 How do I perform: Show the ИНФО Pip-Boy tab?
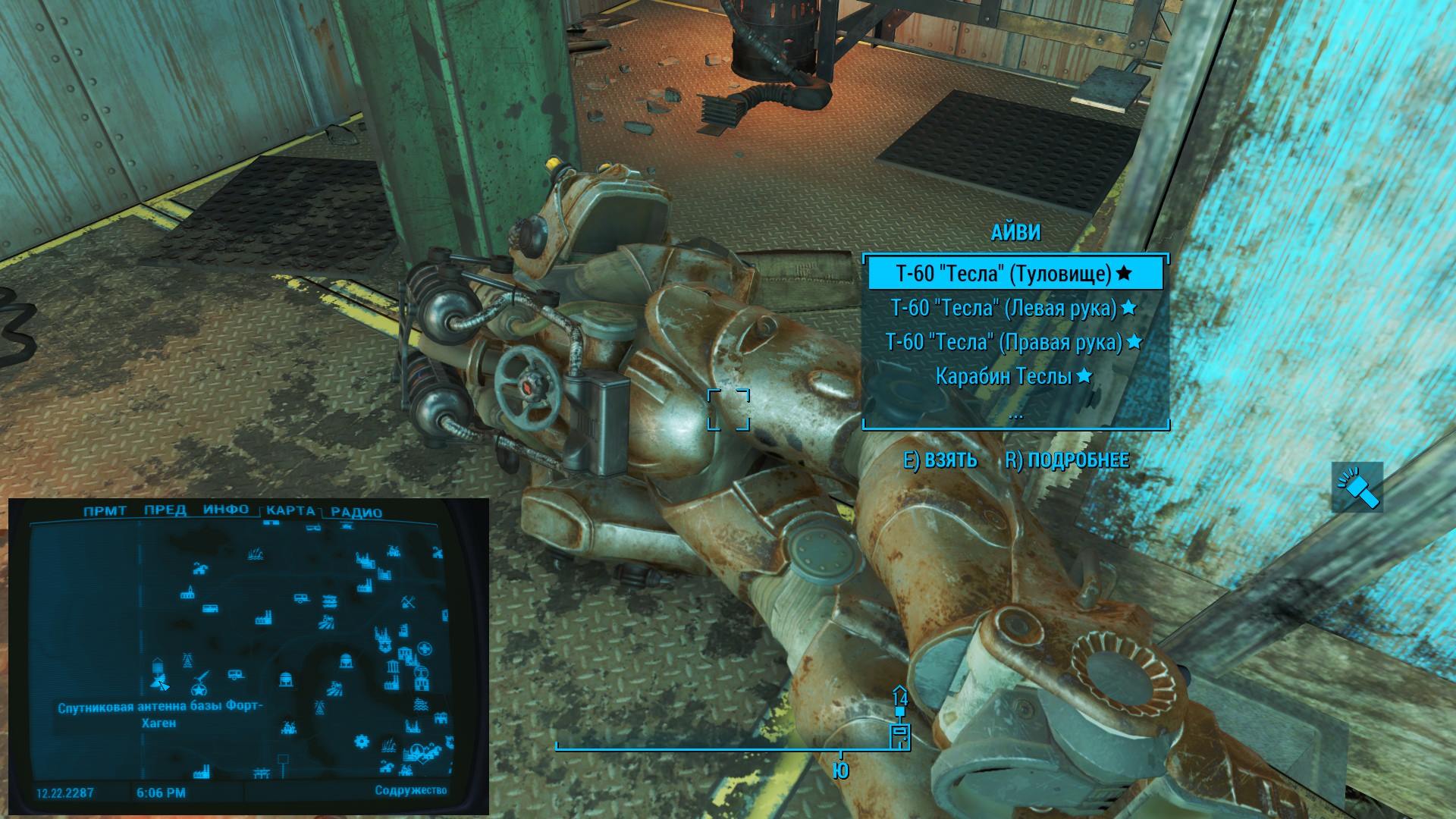(225, 510)
